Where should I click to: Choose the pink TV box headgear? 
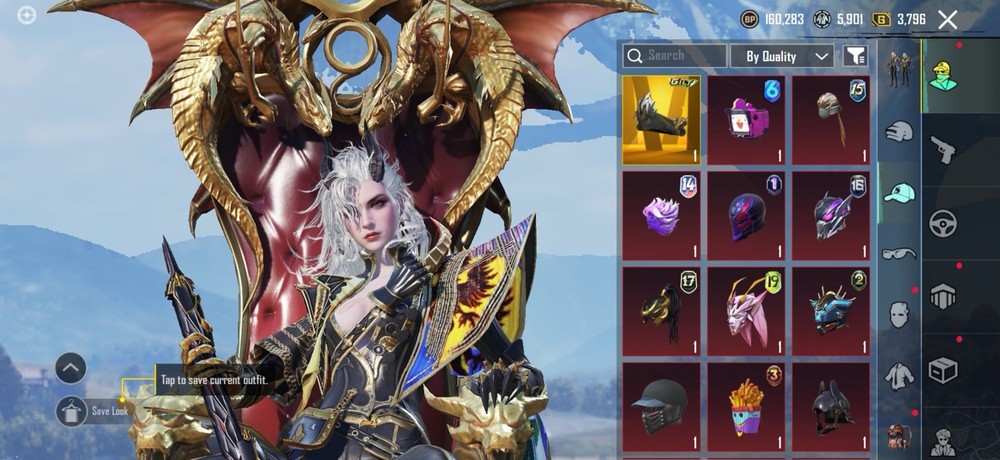click(x=746, y=120)
